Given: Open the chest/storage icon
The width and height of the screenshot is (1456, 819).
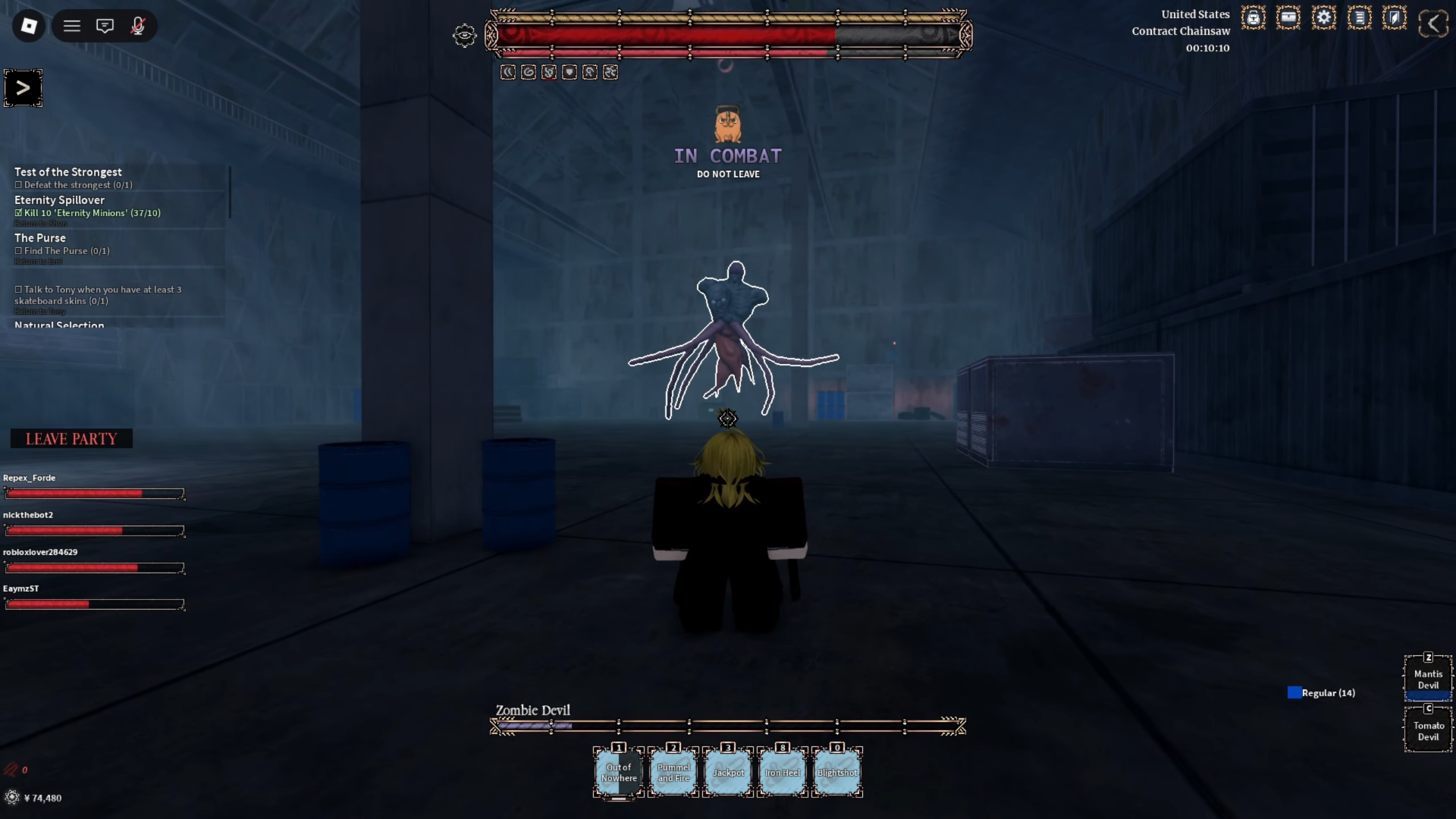Looking at the screenshot, I should tap(1288, 17).
